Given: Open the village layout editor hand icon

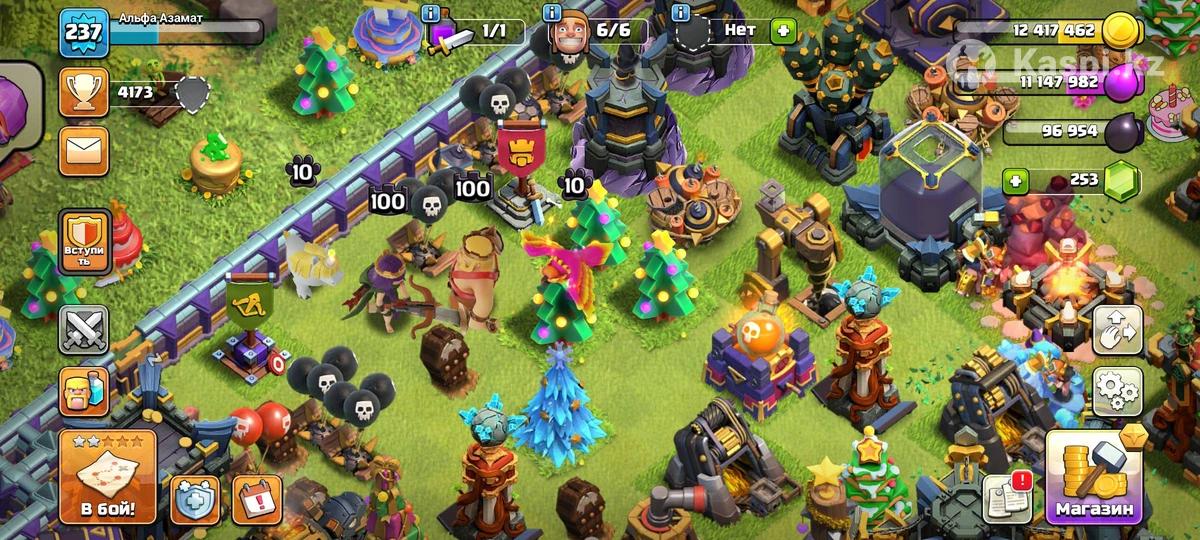Looking at the screenshot, I should point(1117,331).
